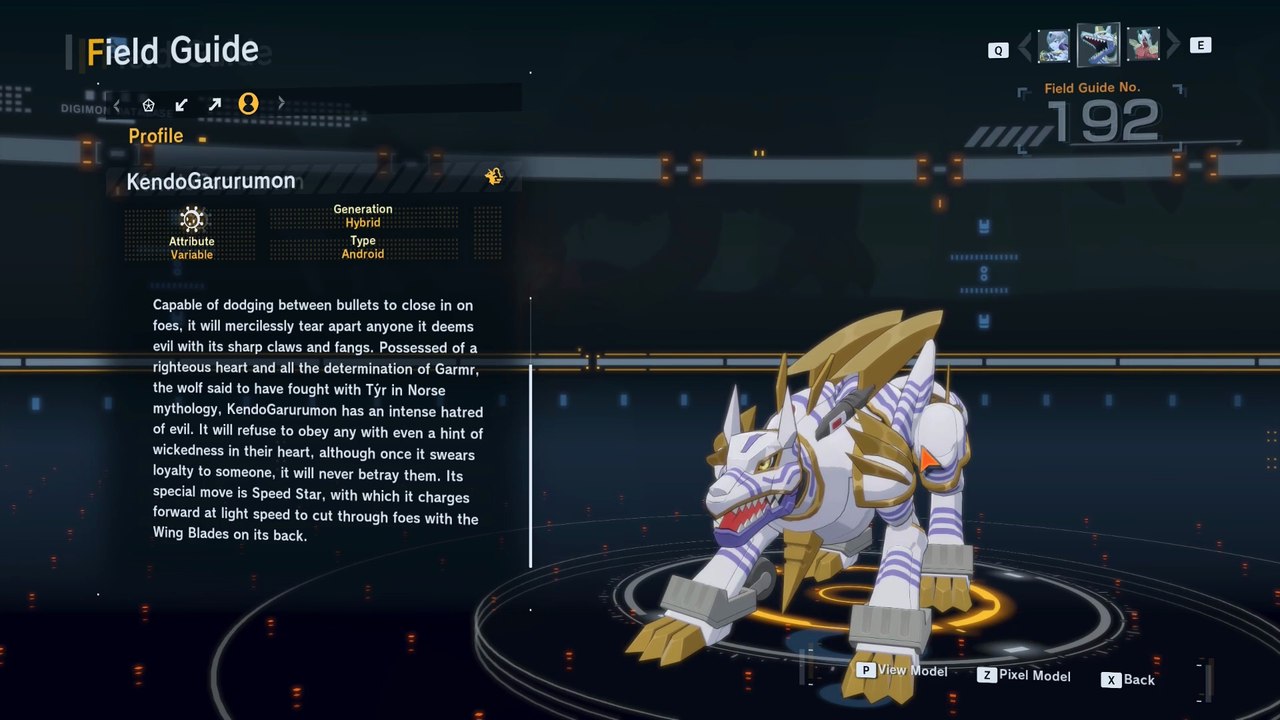This screenshot has height=720, width=1280.
Task: Show the Pixel Model
Action: tap(1024, 676)
